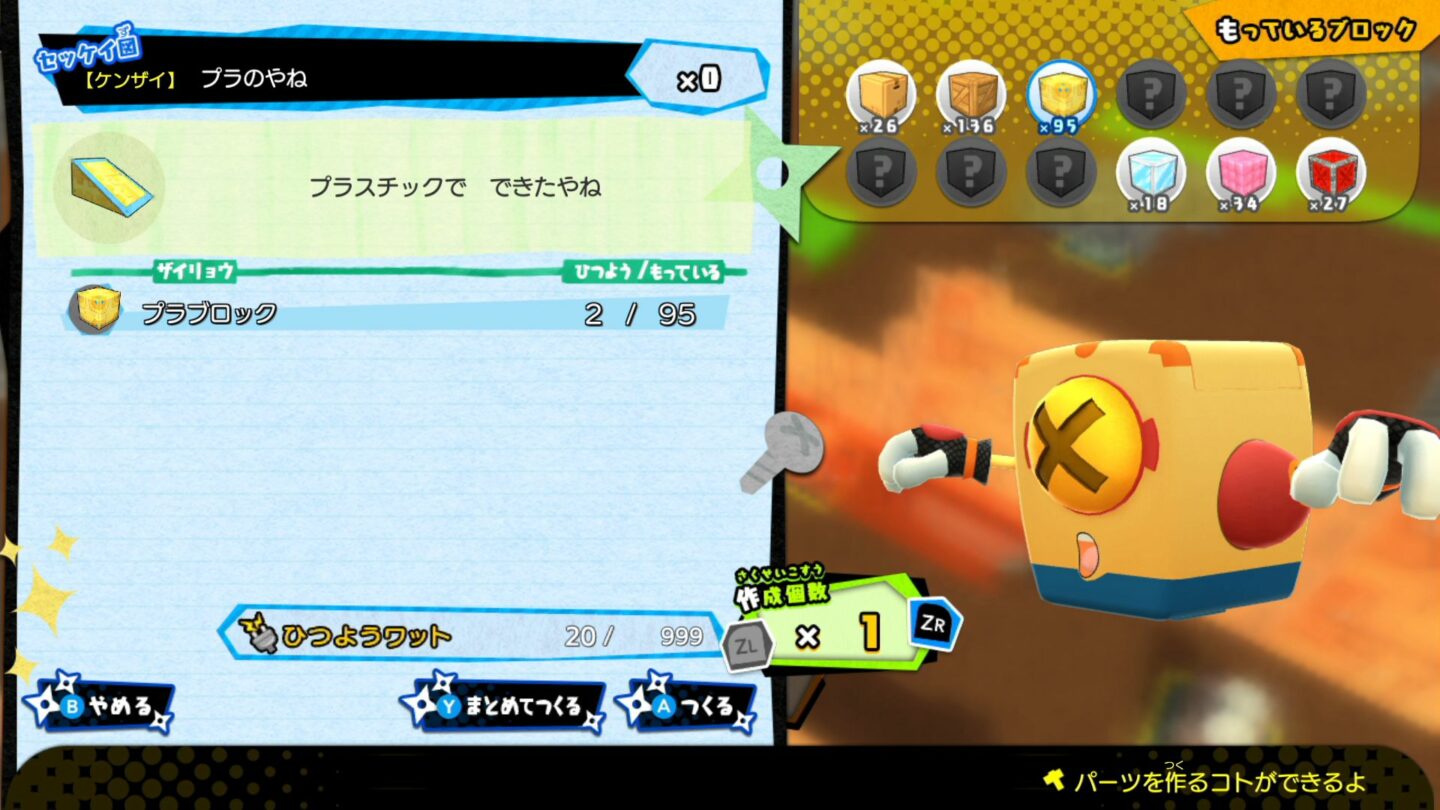Expand the green arrow tab beside the panel

[x=780, y=175]
